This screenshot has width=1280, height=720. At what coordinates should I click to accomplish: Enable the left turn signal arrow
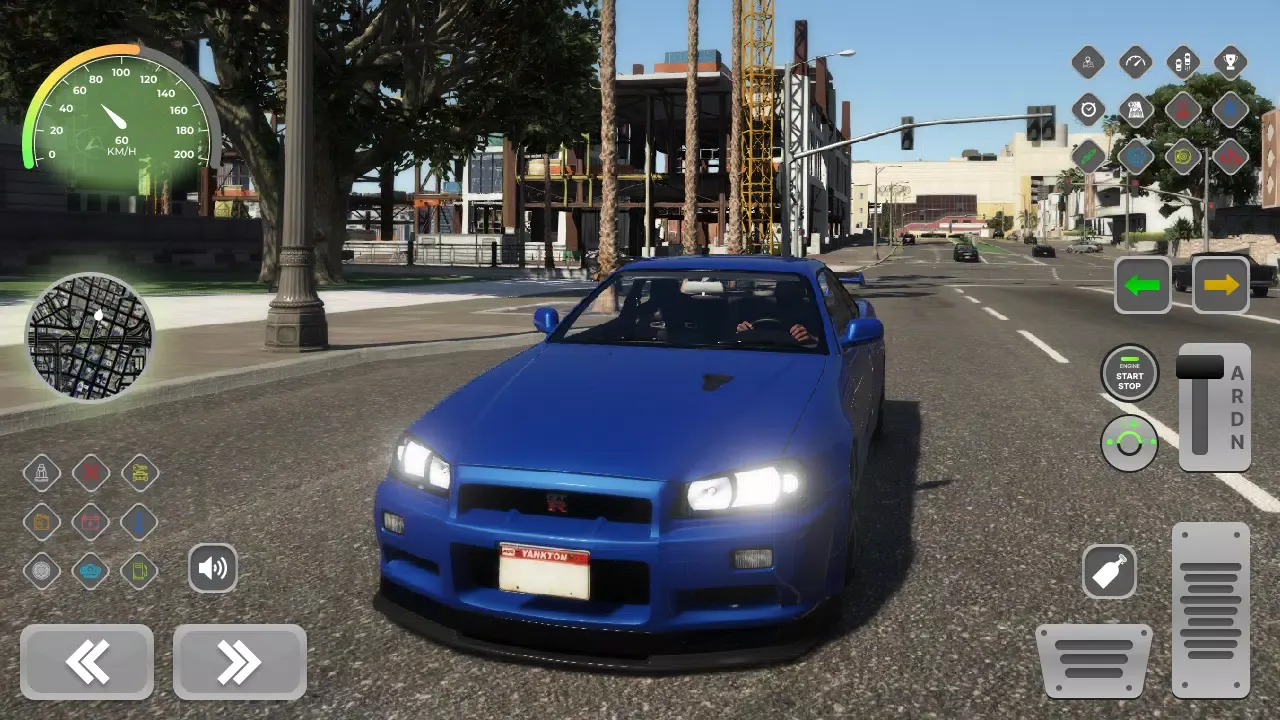coord(1142,285)
